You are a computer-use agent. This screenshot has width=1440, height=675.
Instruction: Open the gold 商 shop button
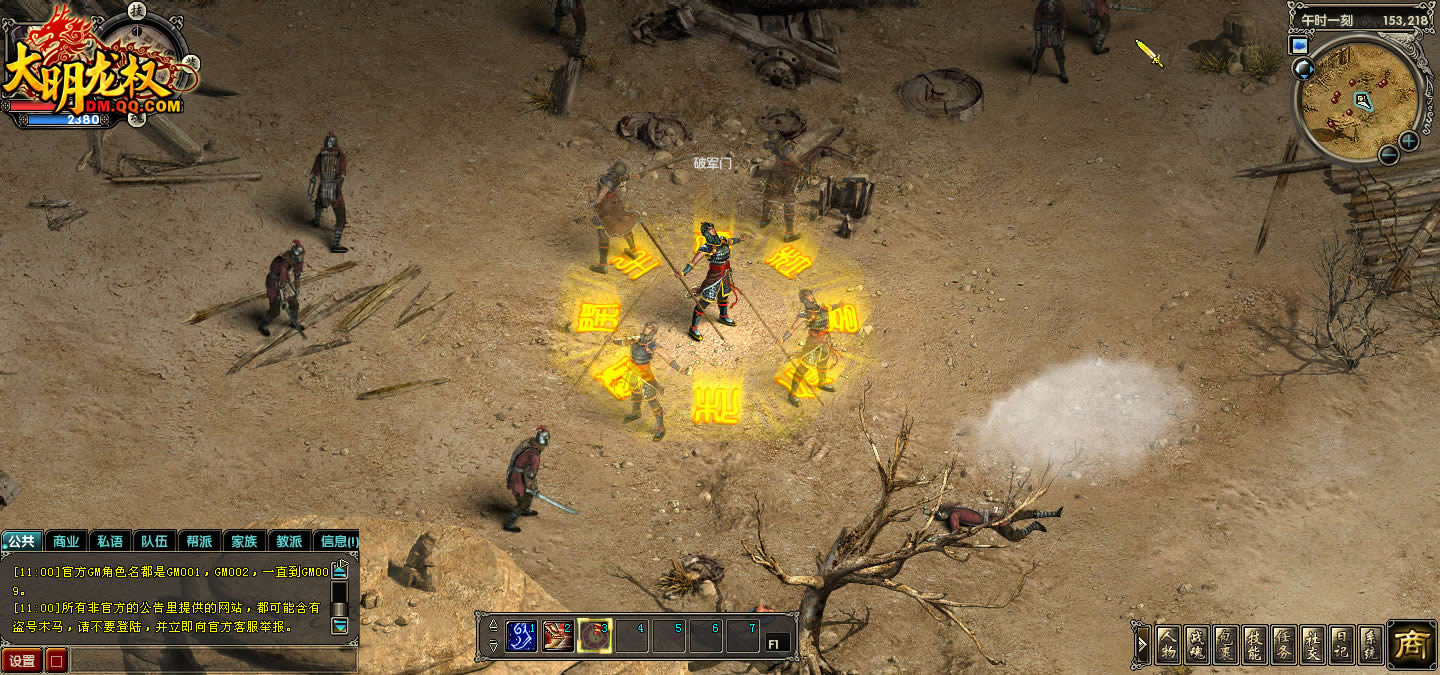(1411, 644)
